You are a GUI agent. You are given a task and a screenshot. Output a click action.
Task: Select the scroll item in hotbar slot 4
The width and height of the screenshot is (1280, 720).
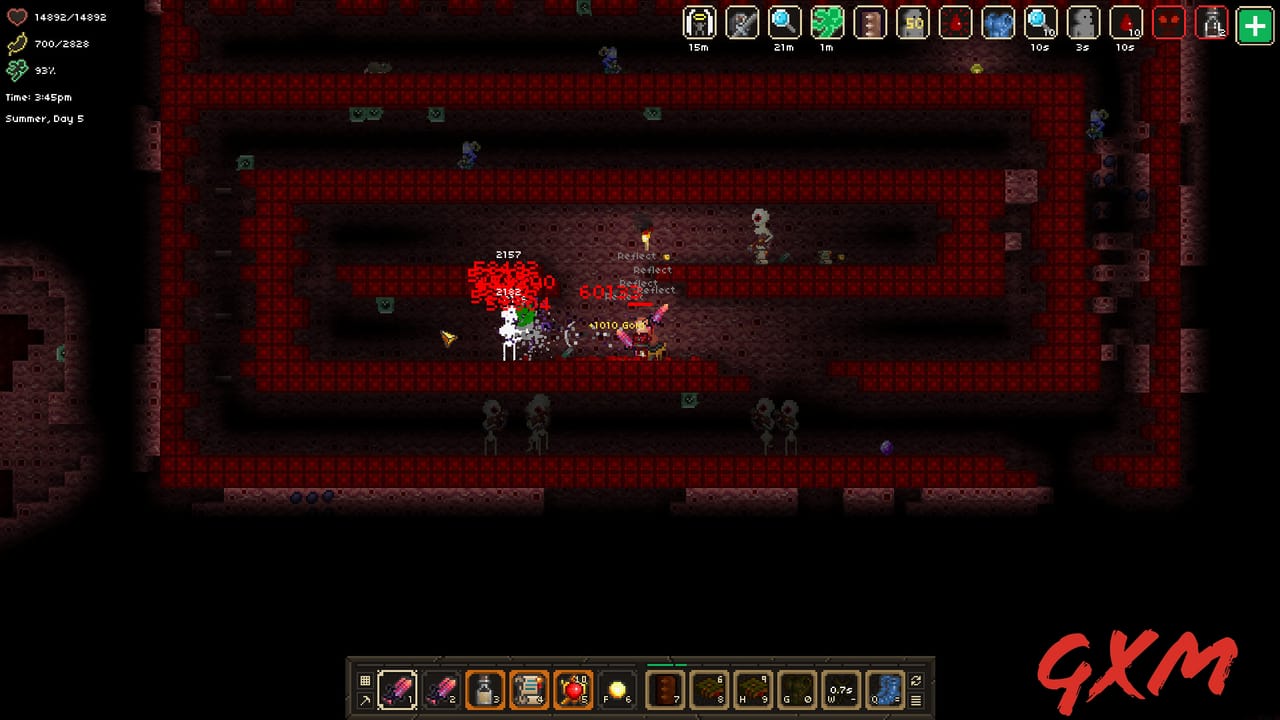click(527, 689)
